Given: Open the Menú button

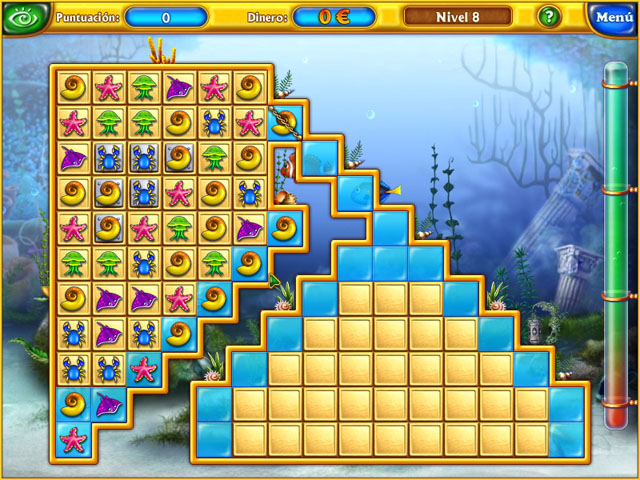Looking at the screenshot, I should point(612,17).
